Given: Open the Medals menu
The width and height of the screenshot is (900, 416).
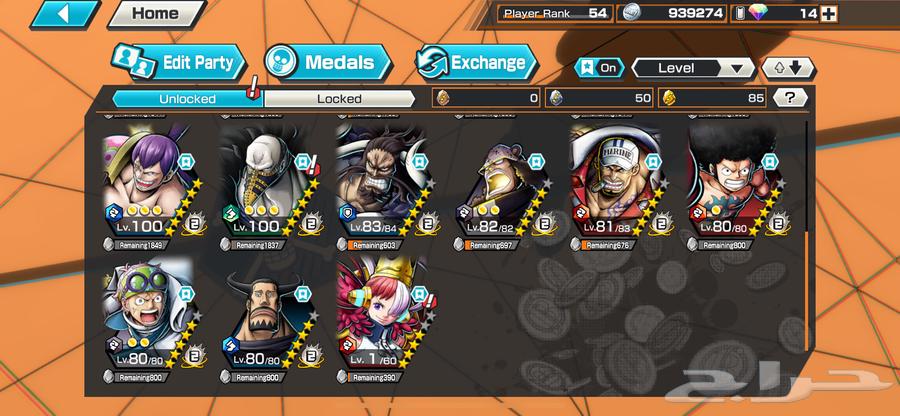Looking at the screenshot, I should point(320,62).
